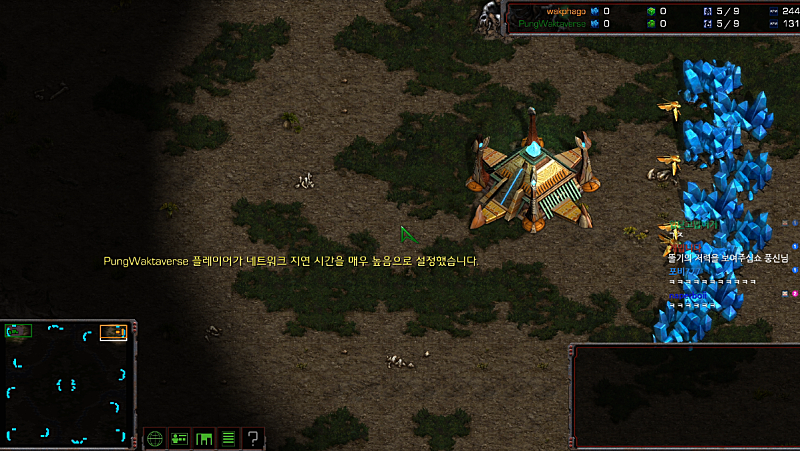Select the ID card icon button

point(180,438)
